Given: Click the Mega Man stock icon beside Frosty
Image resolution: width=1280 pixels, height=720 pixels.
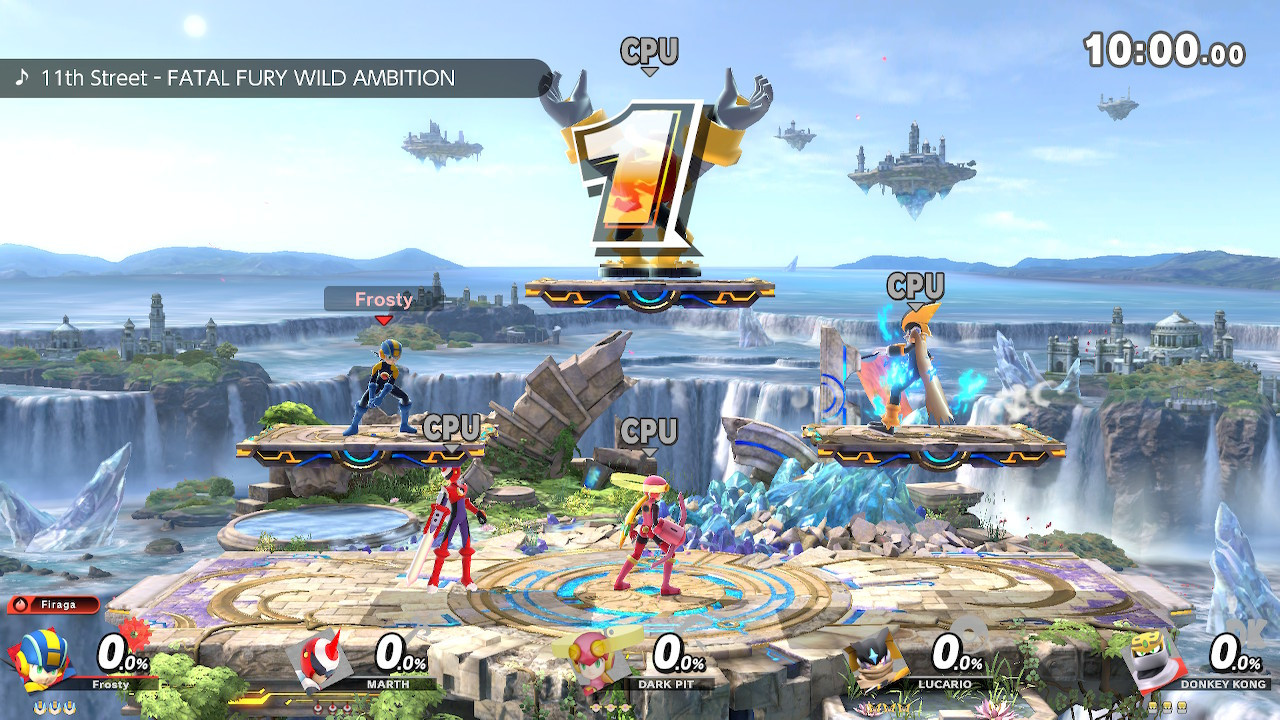Looking at the screenshot, I should click(40, 706).
